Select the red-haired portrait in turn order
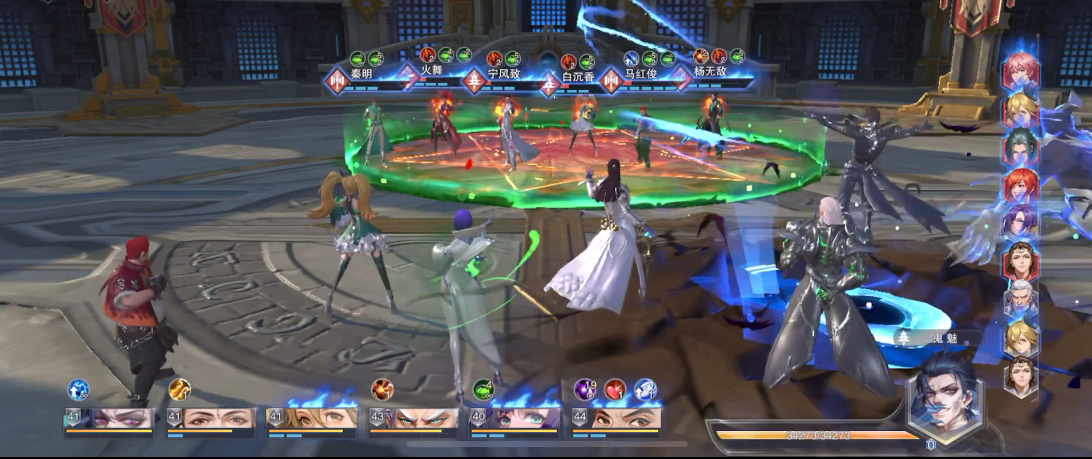 pos(1021,184)
